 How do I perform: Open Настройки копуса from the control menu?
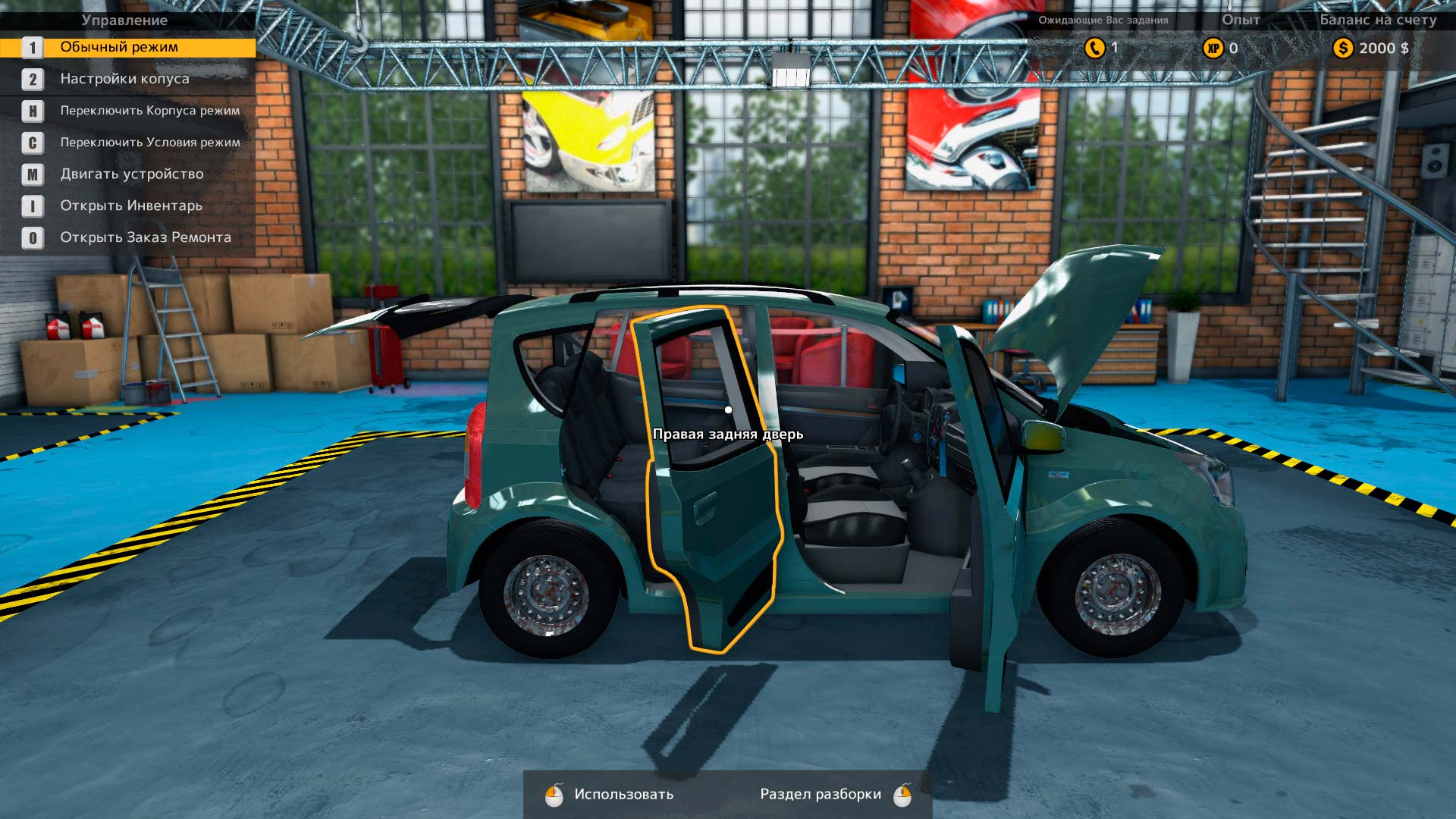point(124,79)
